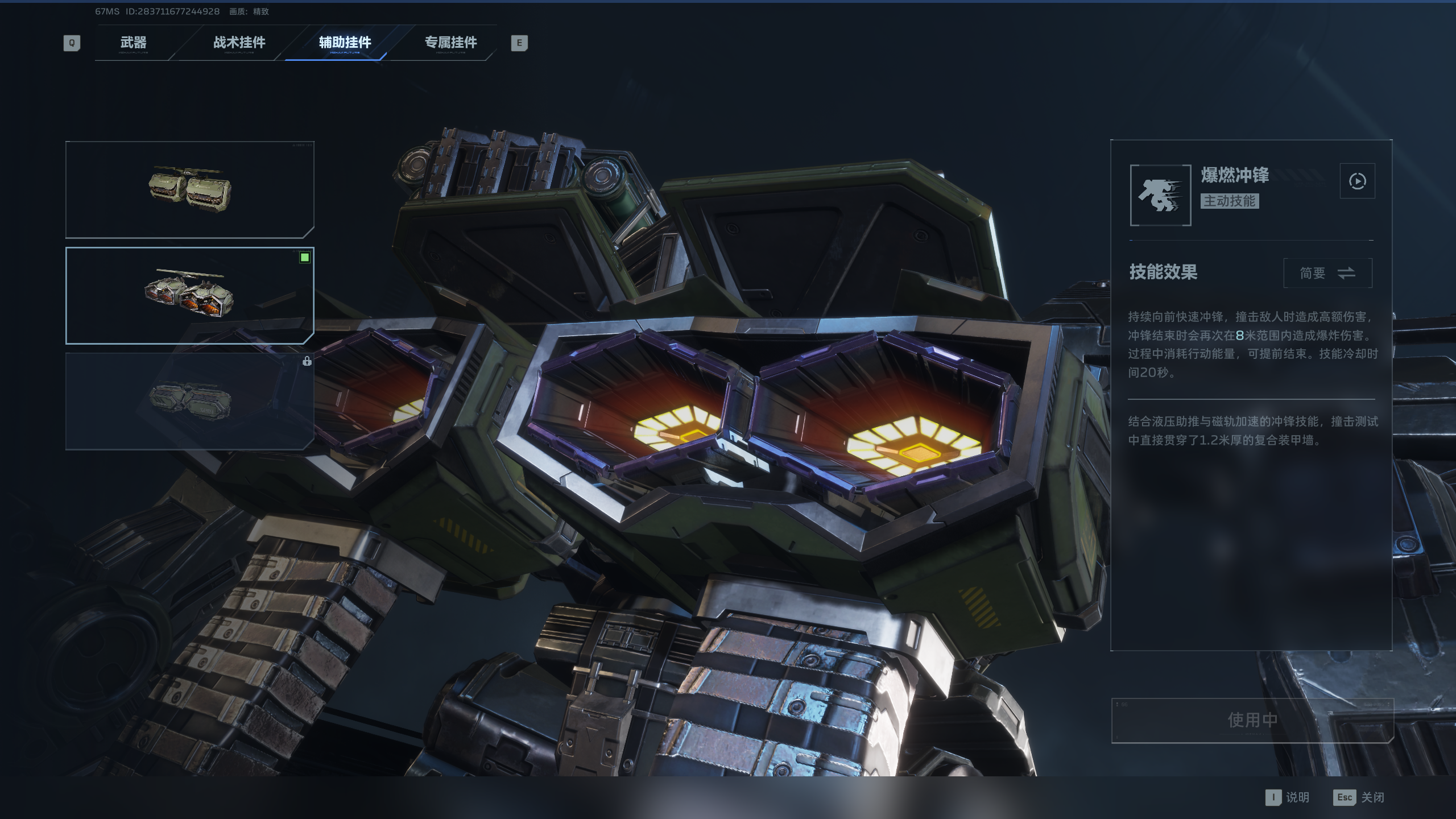
Task: Toggle the 简要 description mode
Action: (1327, 273)
